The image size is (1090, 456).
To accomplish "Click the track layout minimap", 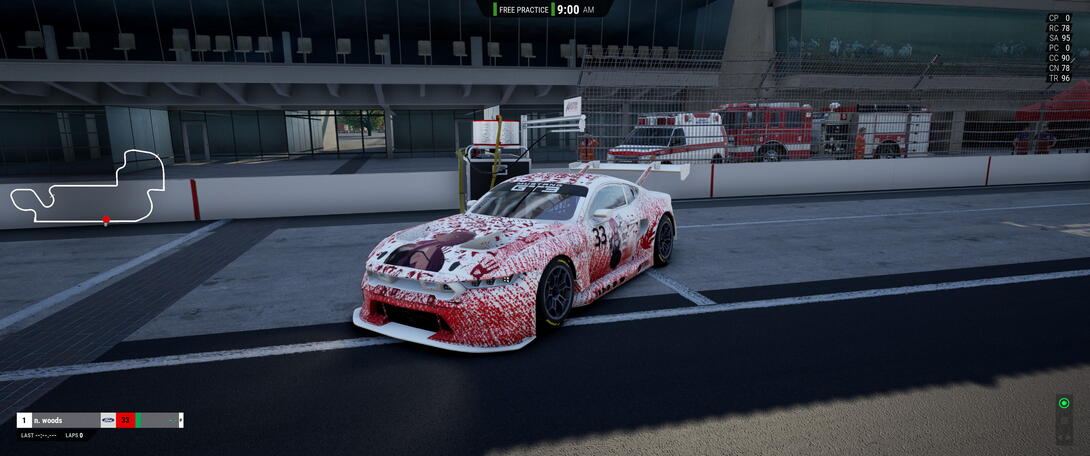I will coord(88,186).
